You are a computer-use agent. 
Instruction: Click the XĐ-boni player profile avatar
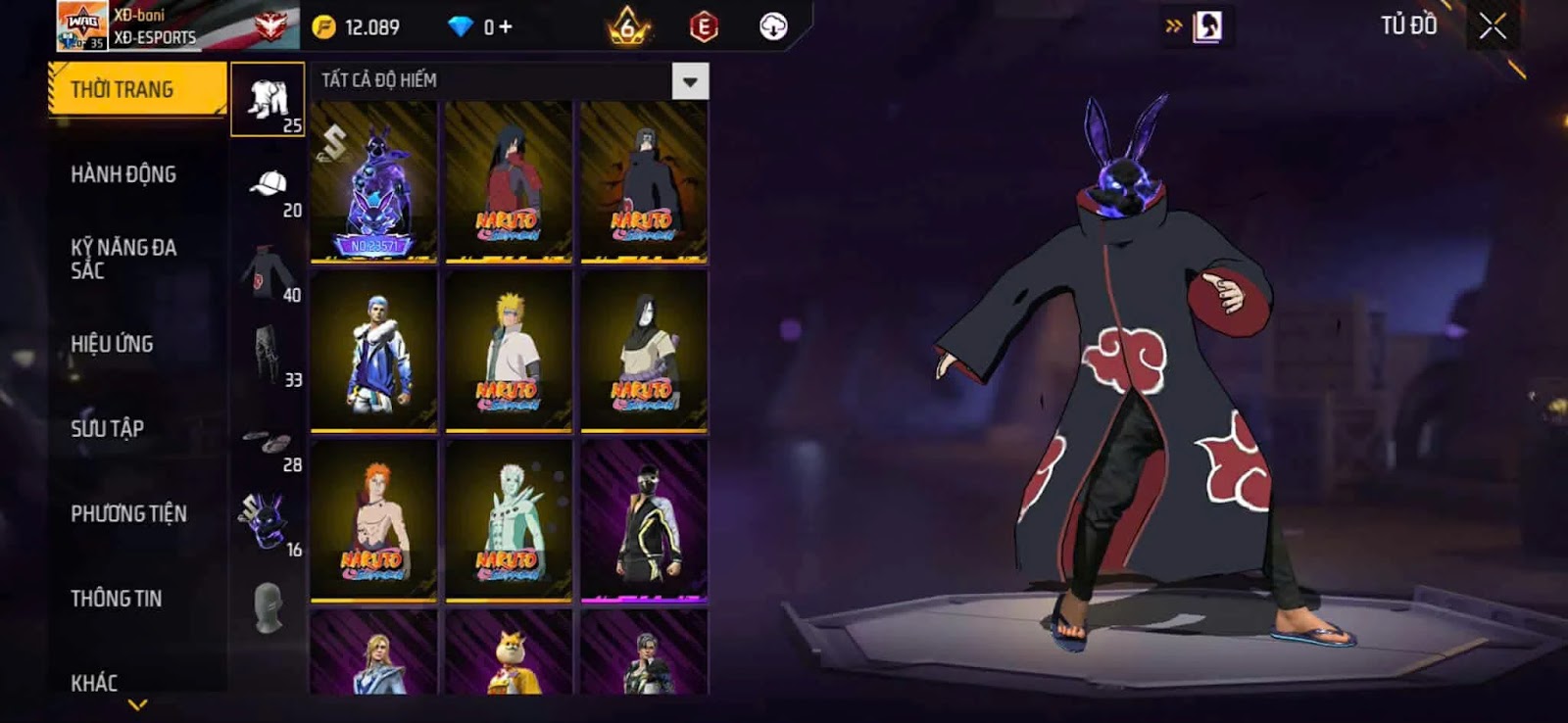(82, 25)
